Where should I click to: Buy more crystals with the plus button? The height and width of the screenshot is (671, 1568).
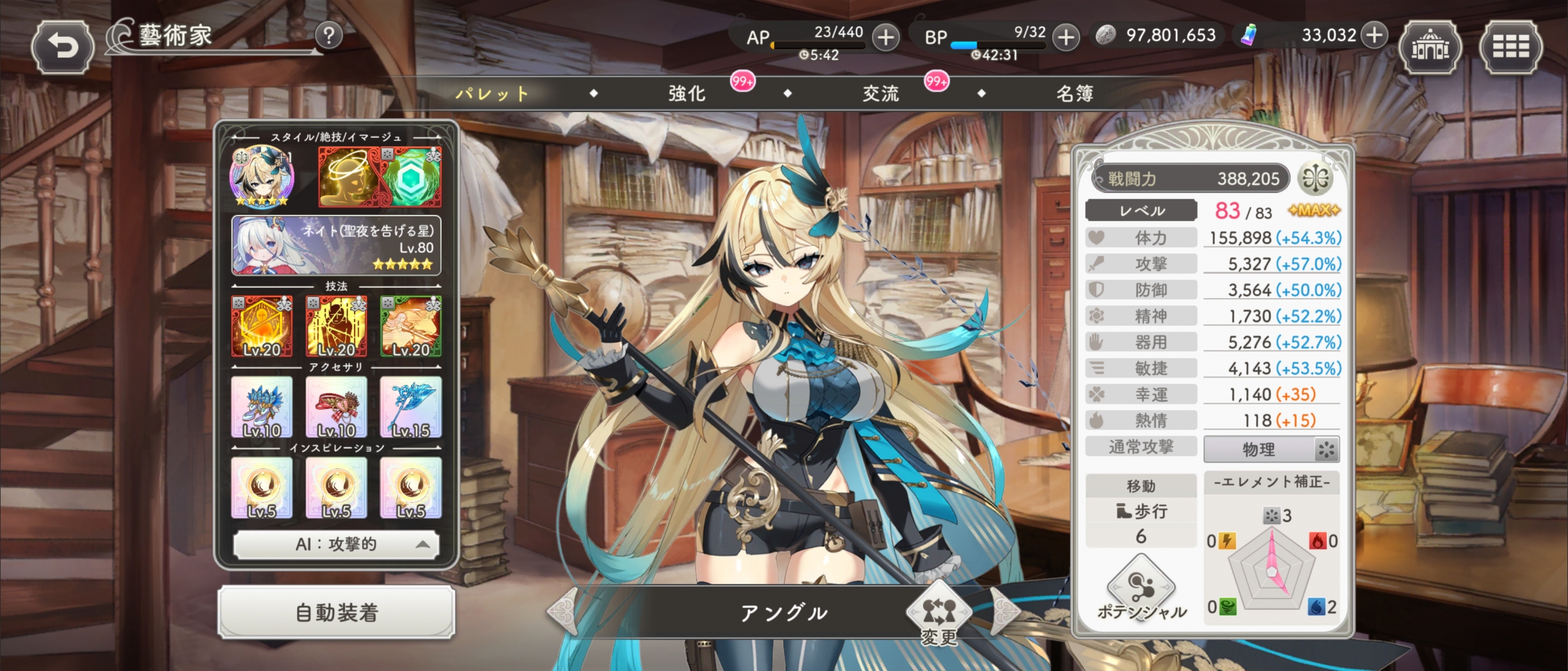(x=1375, y=35)
